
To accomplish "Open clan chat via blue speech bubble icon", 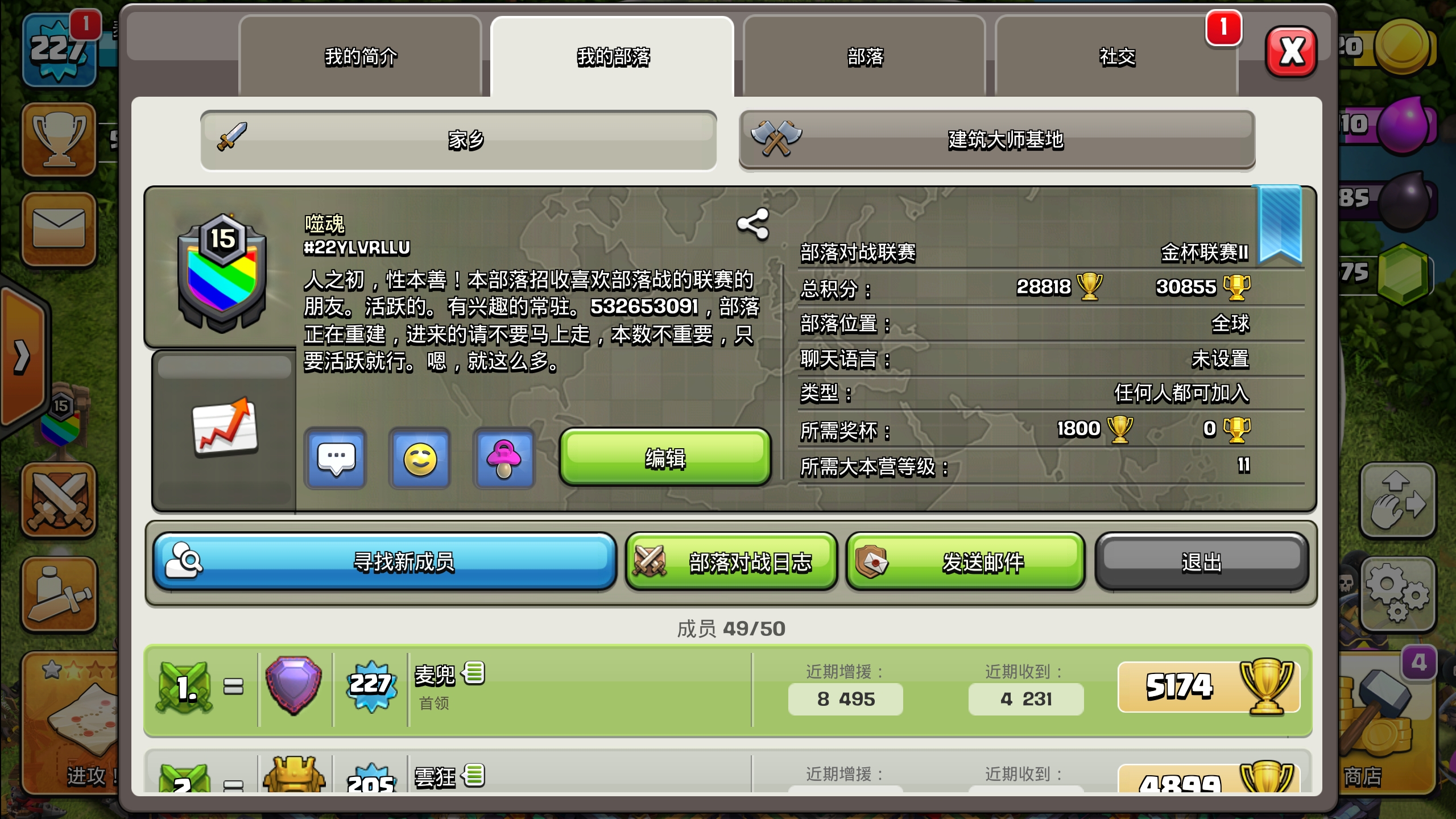I will click(334, 458).
